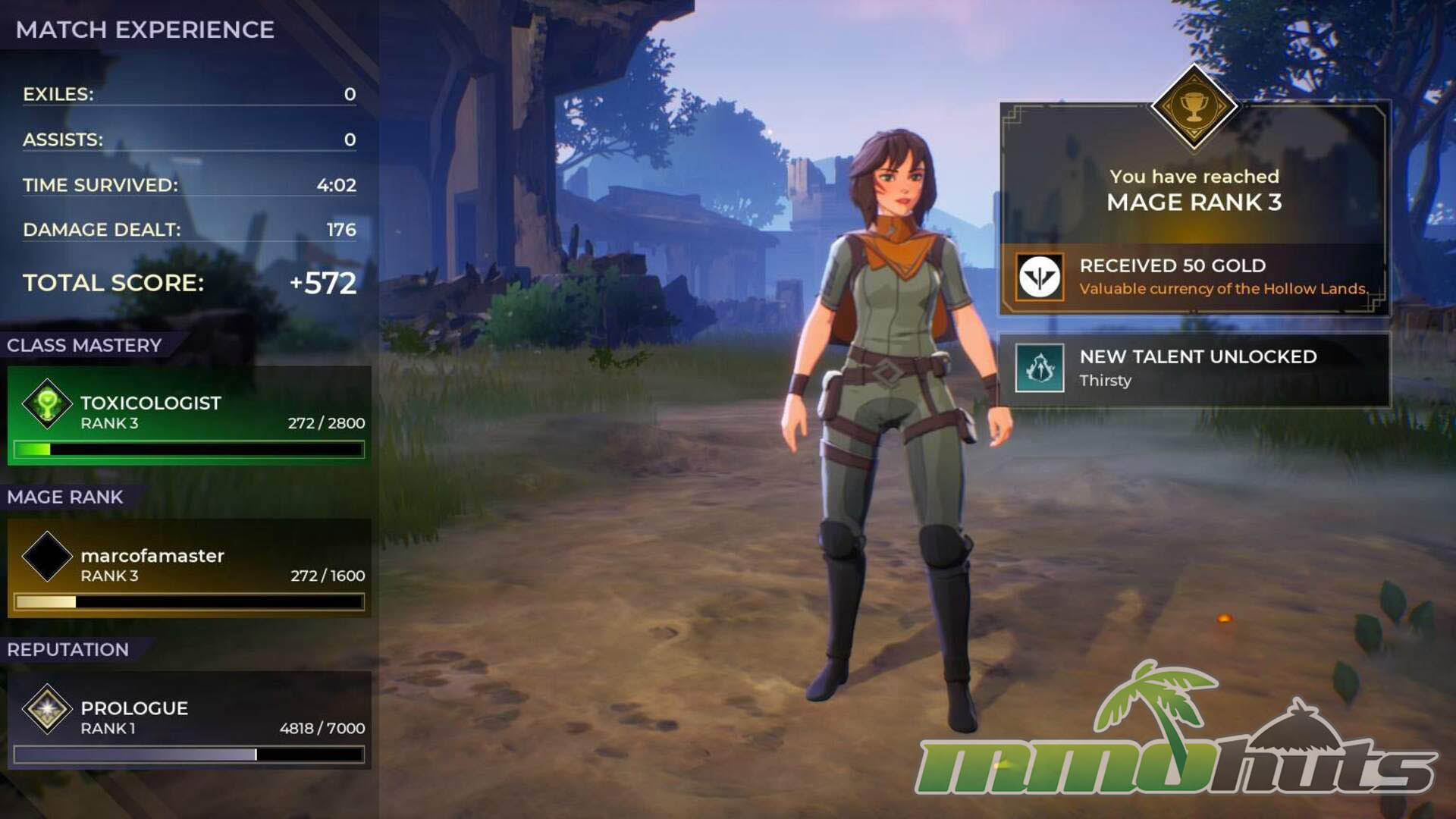1456x819 pixels.
Task: Inspect the Thirsty talent icon
Action: 1039,368
